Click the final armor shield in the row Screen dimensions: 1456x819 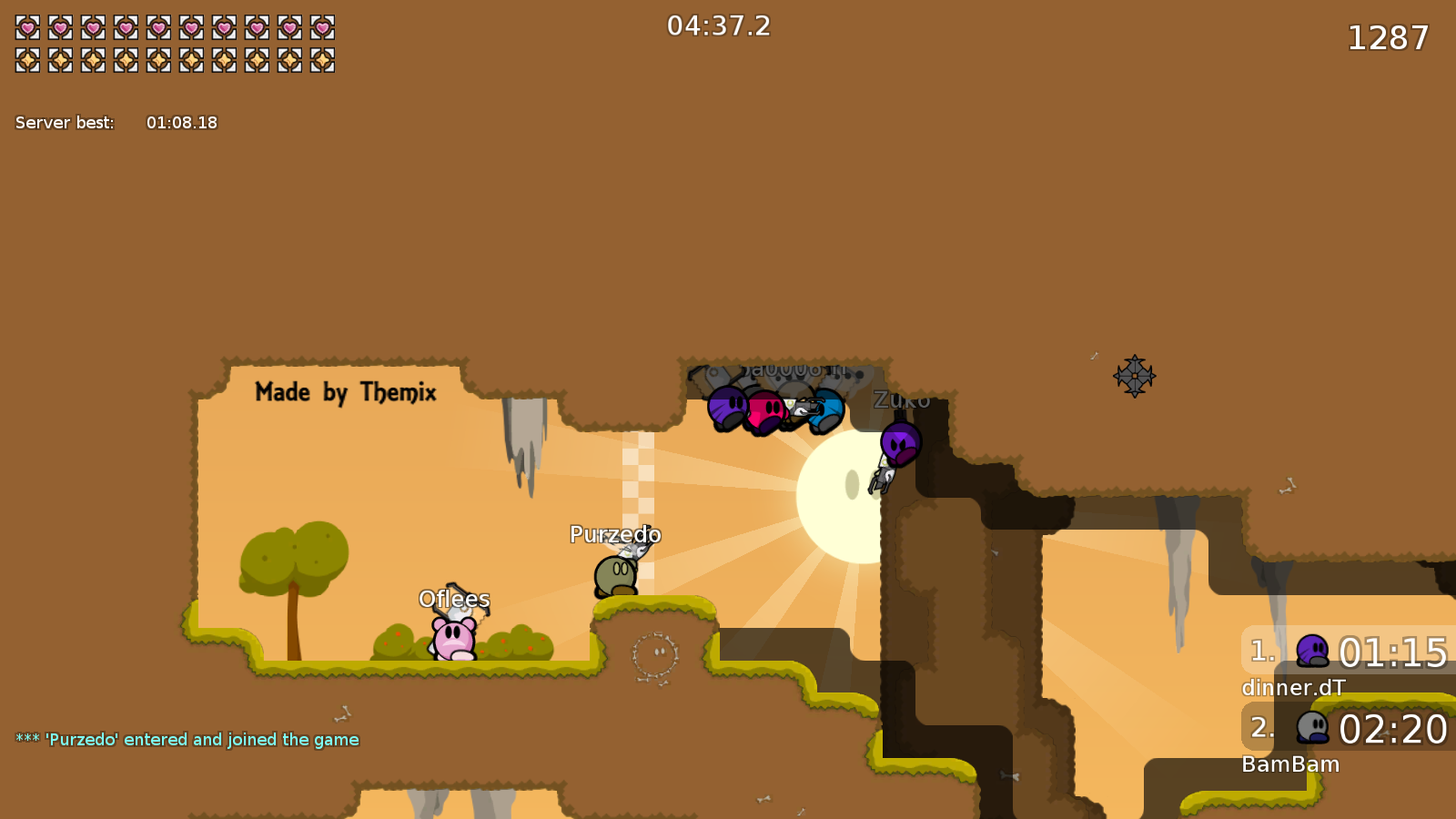pyautogui.click(x=323, y=59)
